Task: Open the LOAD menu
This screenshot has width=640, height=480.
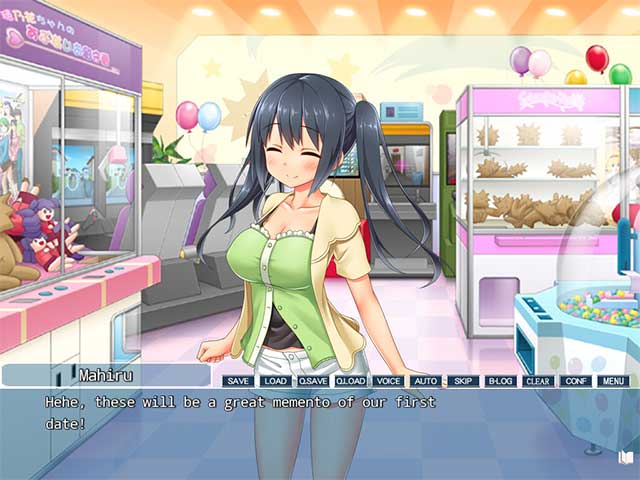Action: pyautogui.click(x=275, y=381)
